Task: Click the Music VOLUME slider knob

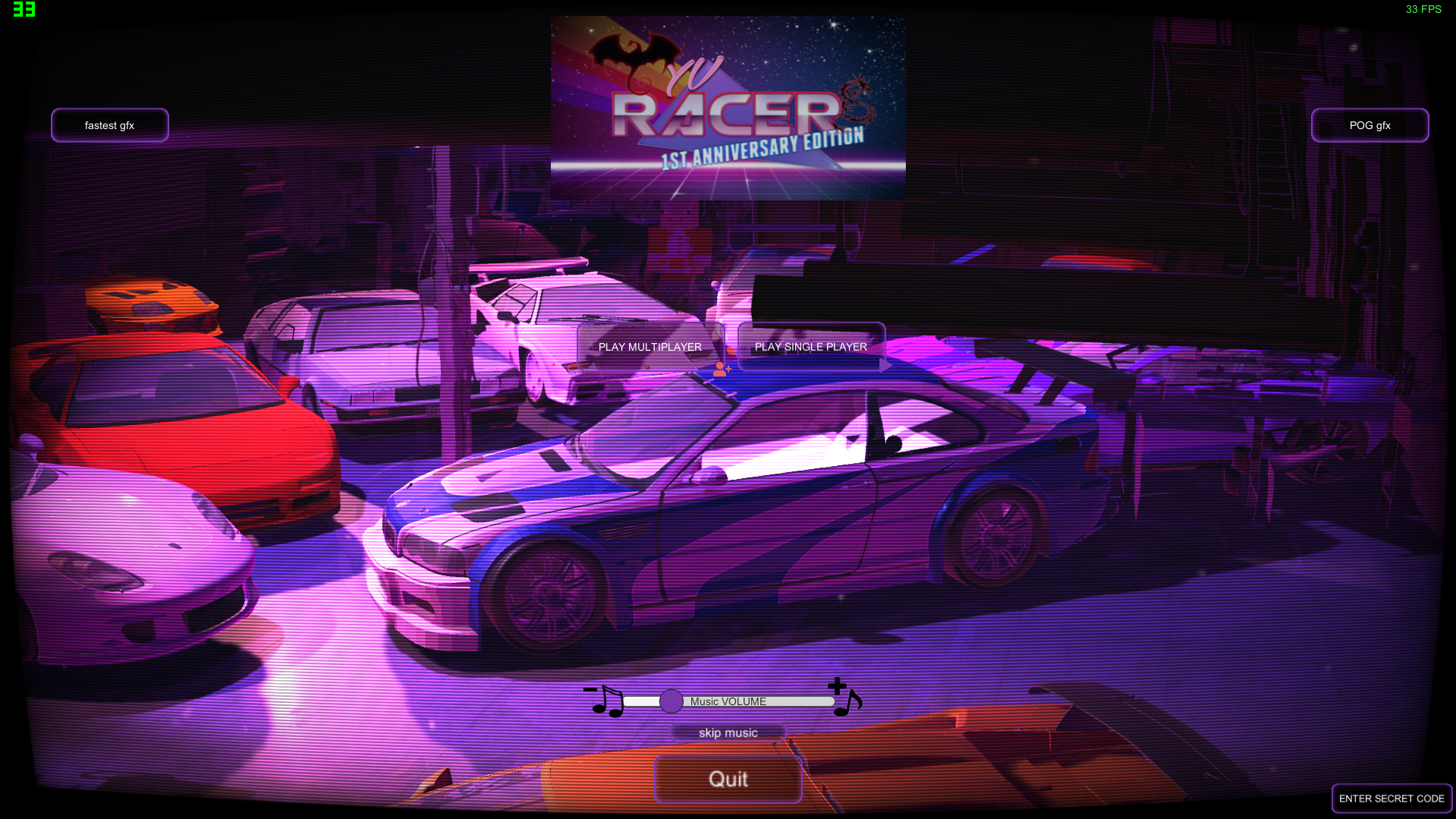Action: pyautogui.click(x=672, y=701)
